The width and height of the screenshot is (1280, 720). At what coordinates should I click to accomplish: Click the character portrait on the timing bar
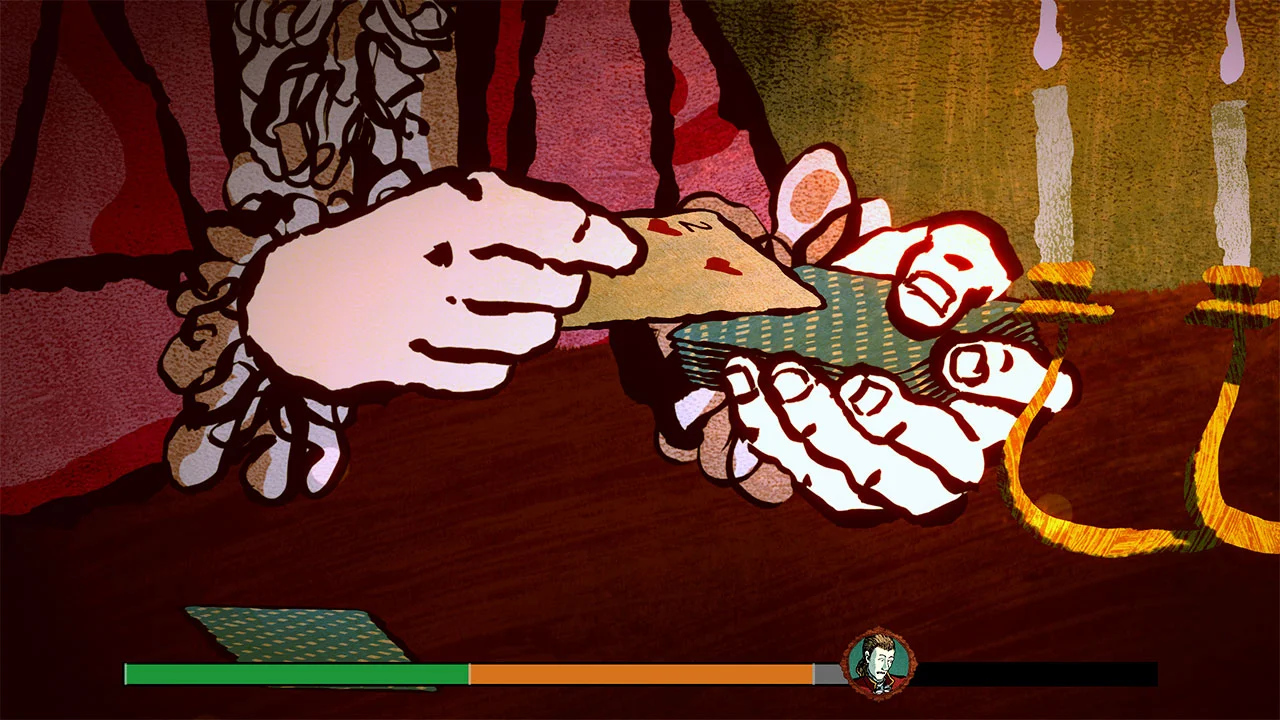click(879, 662)
